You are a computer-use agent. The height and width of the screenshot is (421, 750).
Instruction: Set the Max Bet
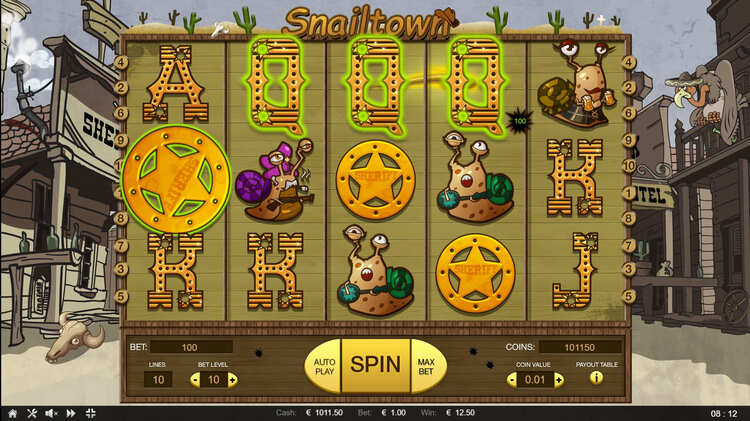click(427, 365)
